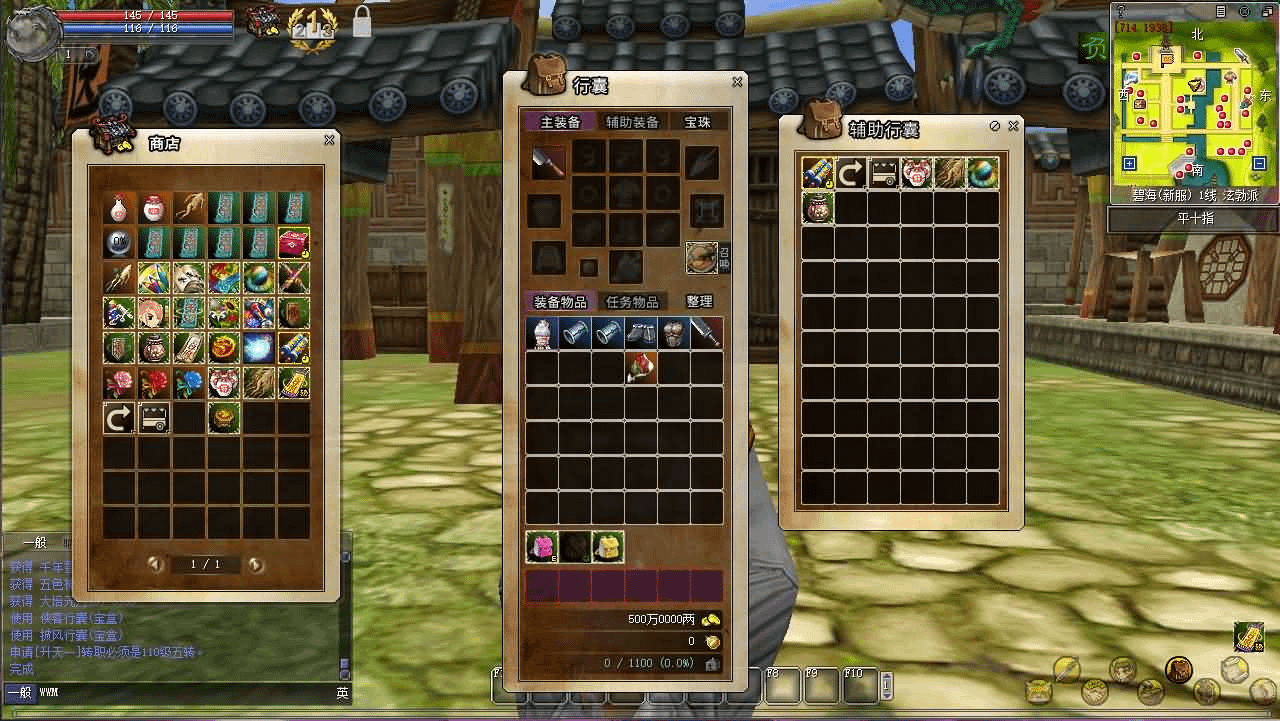Screen dimensions: 1280x721
Task: Switch to the 任务物品 tab
Action: click(x=632, y=302)
